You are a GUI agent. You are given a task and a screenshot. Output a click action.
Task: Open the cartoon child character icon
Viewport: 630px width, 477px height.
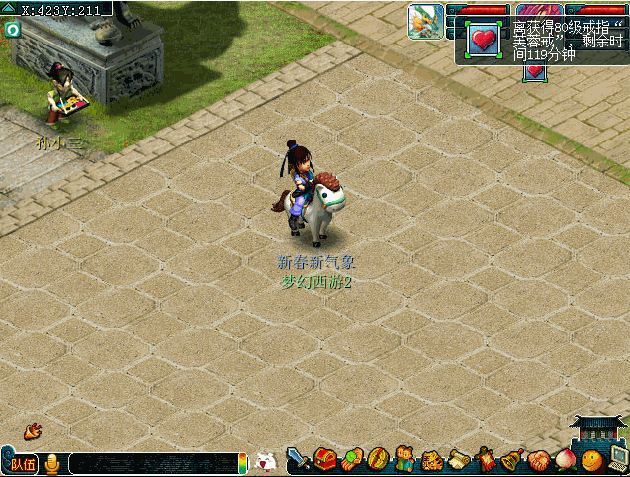(x=405, y=461)
